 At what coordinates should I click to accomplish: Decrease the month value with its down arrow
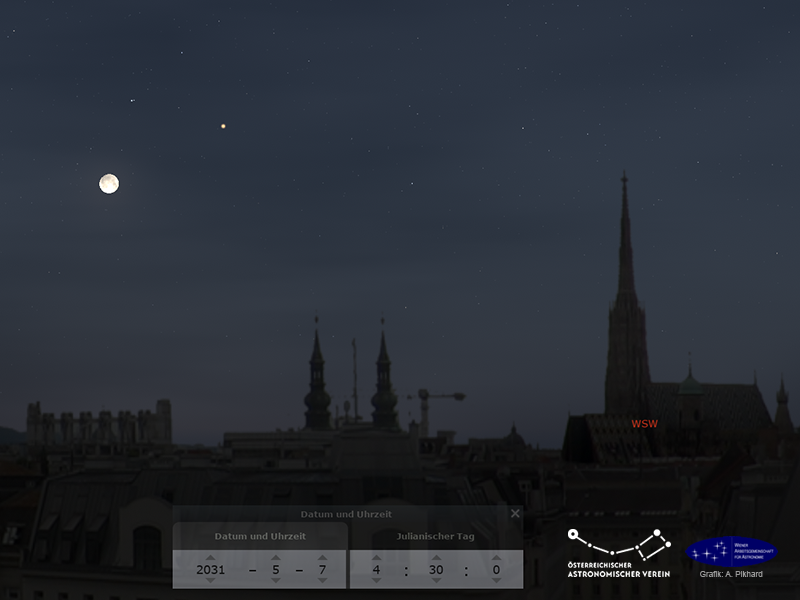[275, 580]
